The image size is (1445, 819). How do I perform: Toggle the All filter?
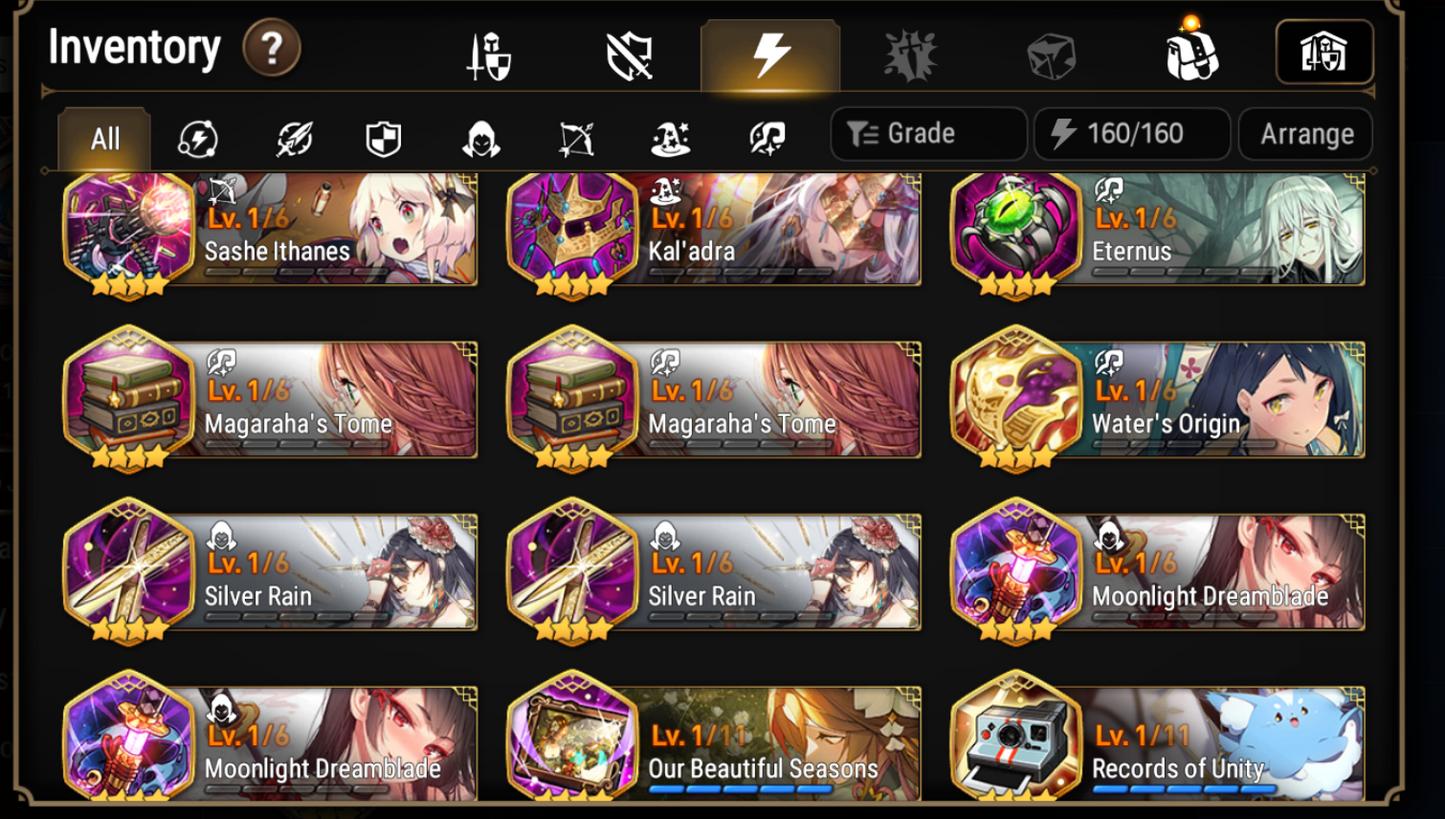point(103,140)
